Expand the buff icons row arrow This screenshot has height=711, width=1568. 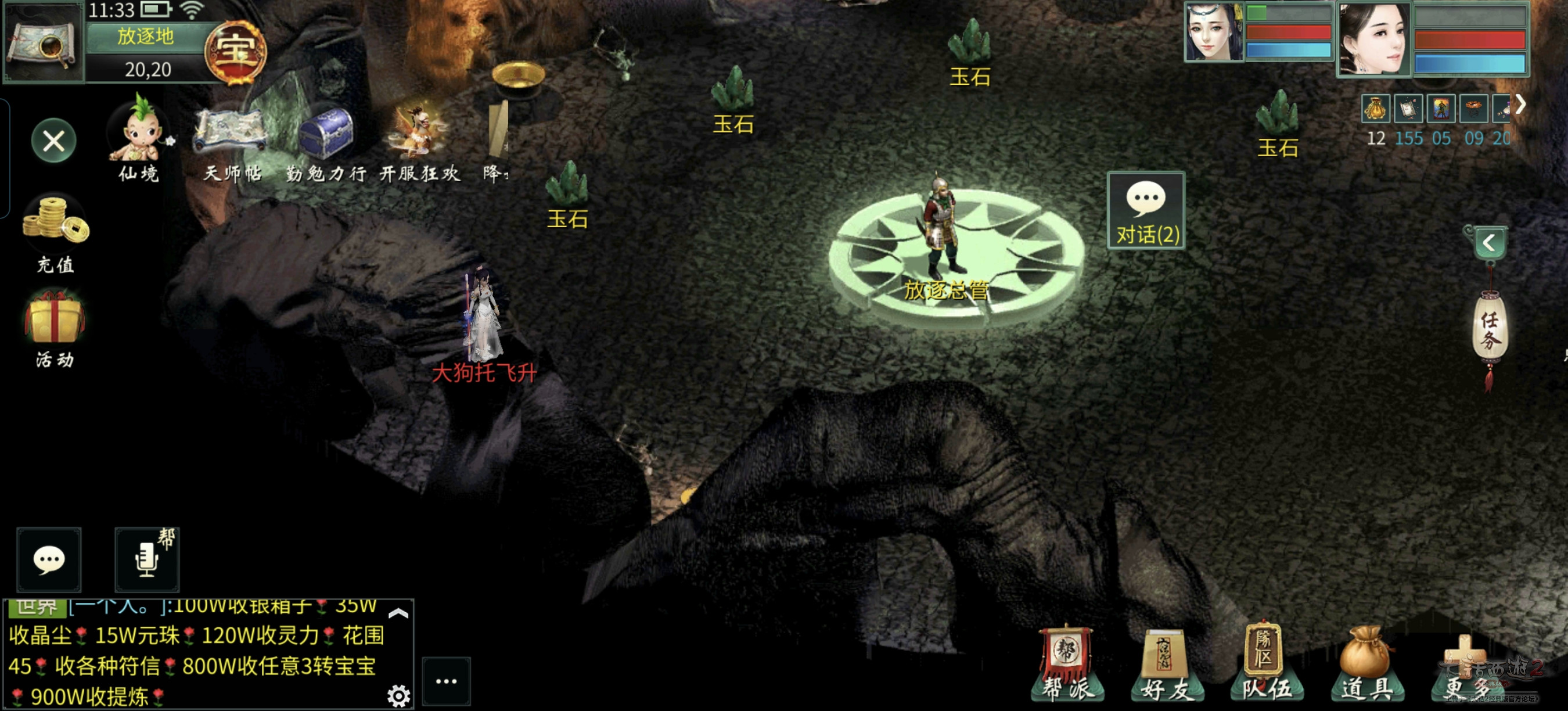click(x=1520, y=105)
